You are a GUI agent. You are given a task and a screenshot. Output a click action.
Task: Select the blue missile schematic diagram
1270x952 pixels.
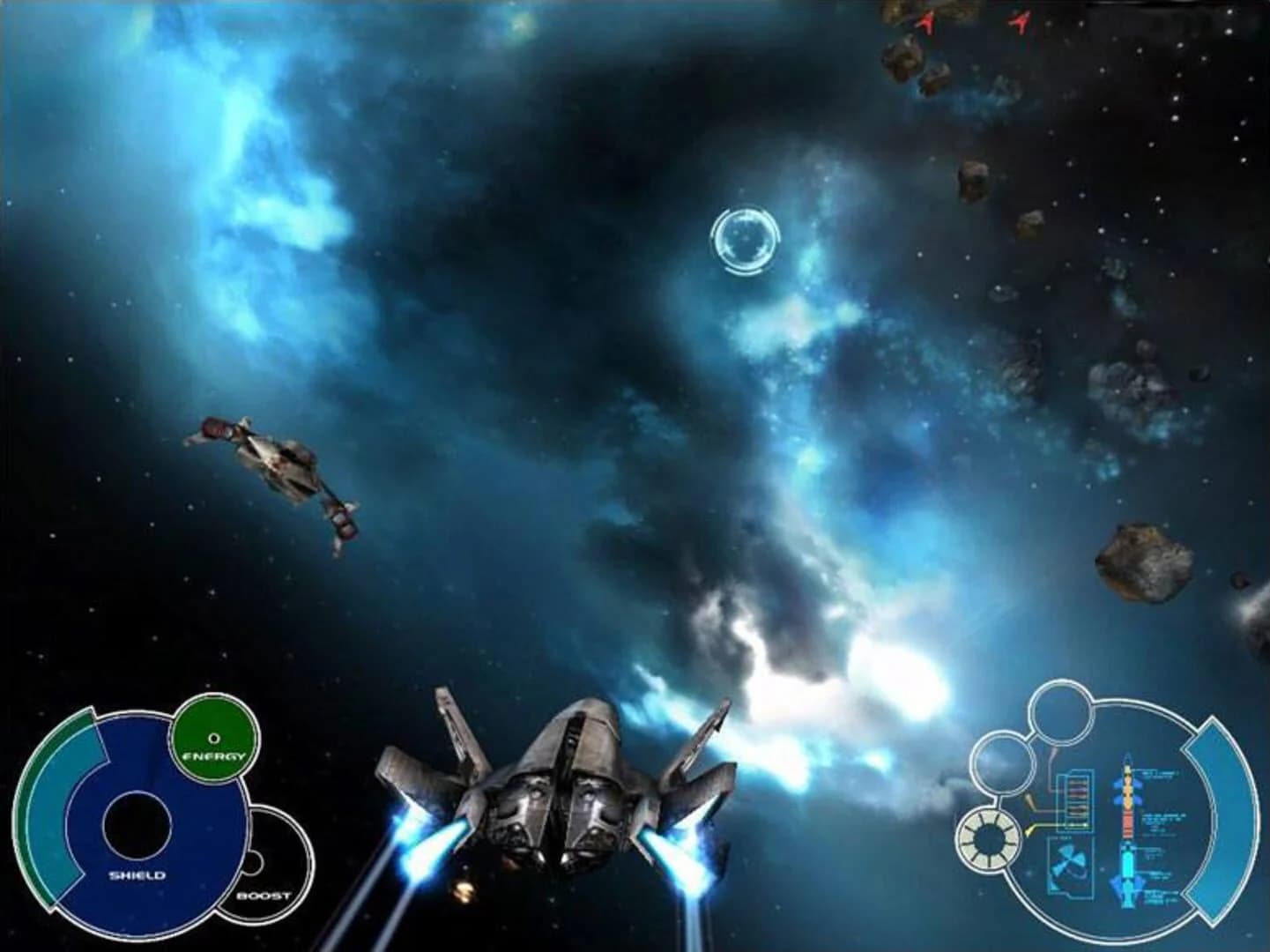(x=1129, y=868)
